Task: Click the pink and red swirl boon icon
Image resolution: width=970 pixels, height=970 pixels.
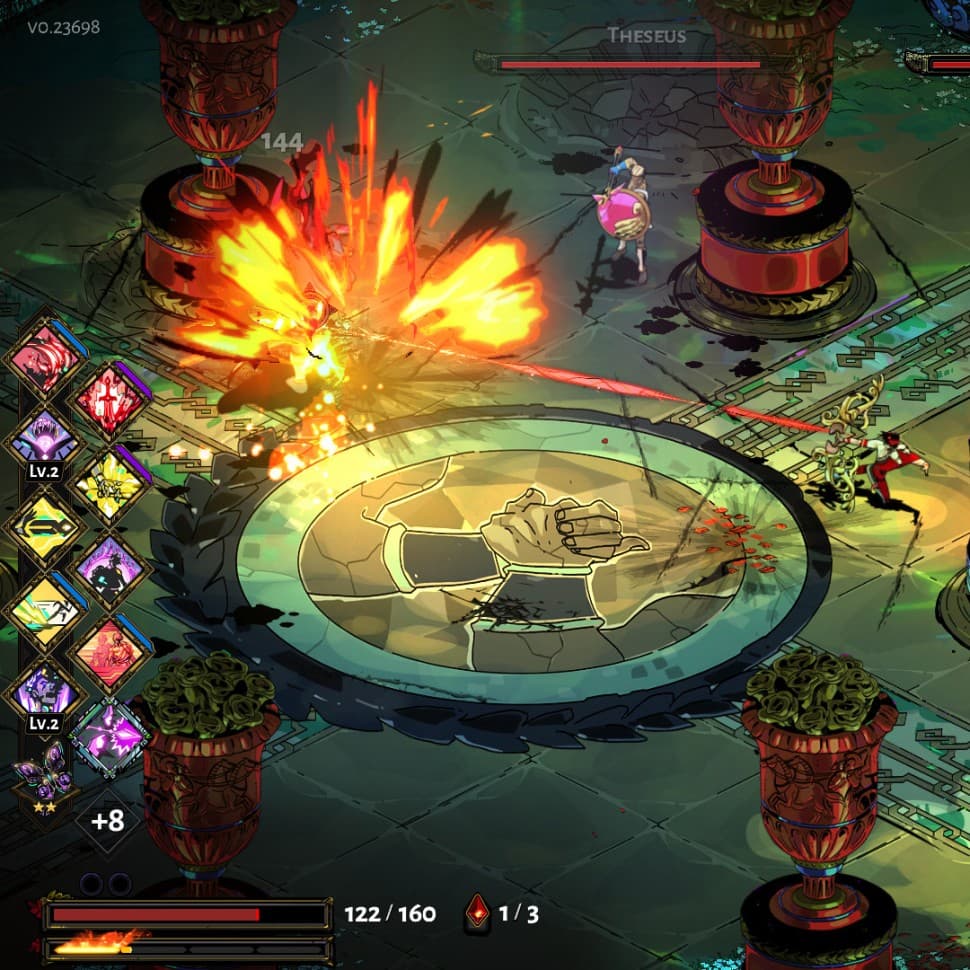Action: click(45, 358)
